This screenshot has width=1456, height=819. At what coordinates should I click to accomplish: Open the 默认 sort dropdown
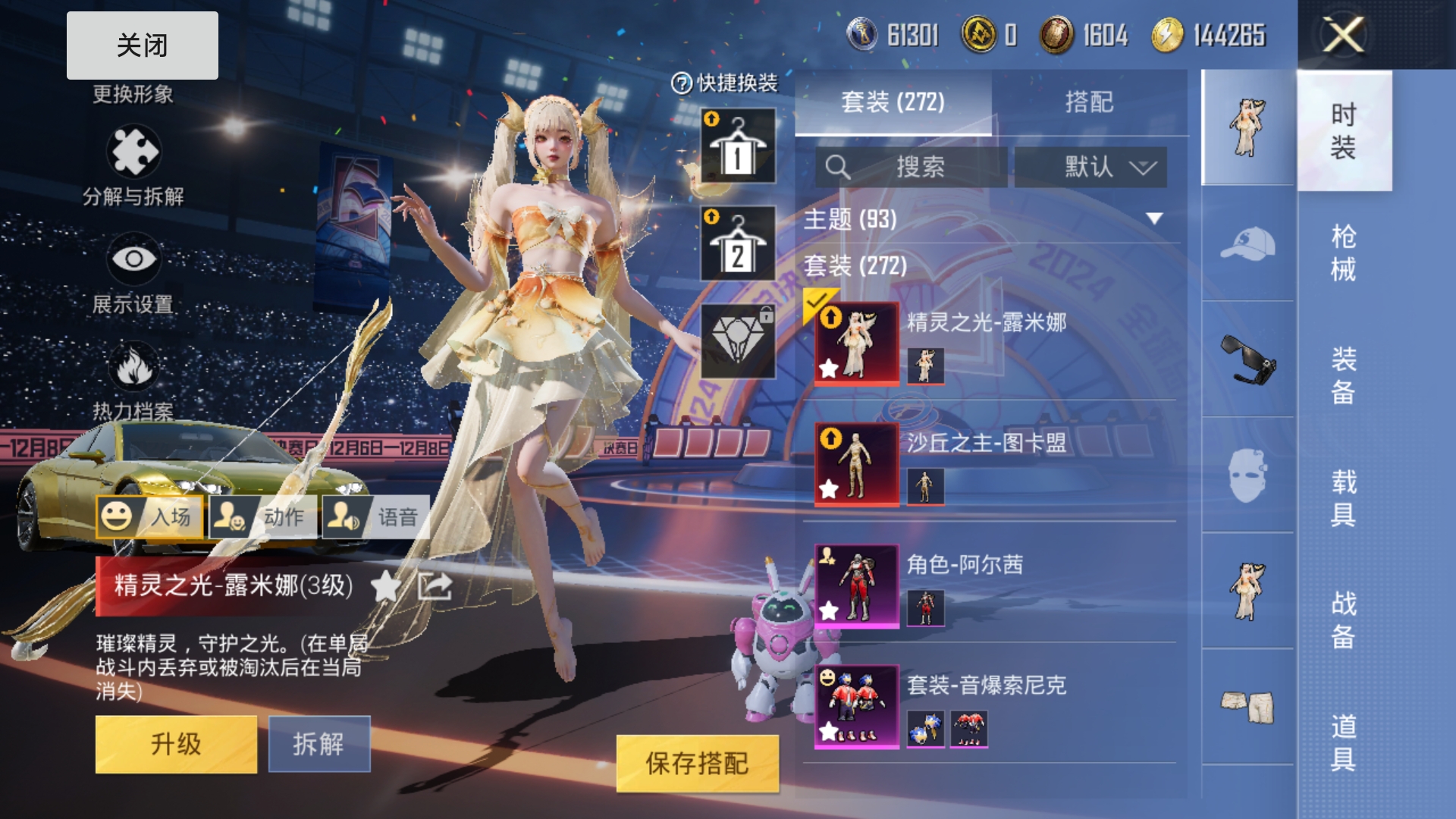pos(1090,167)
